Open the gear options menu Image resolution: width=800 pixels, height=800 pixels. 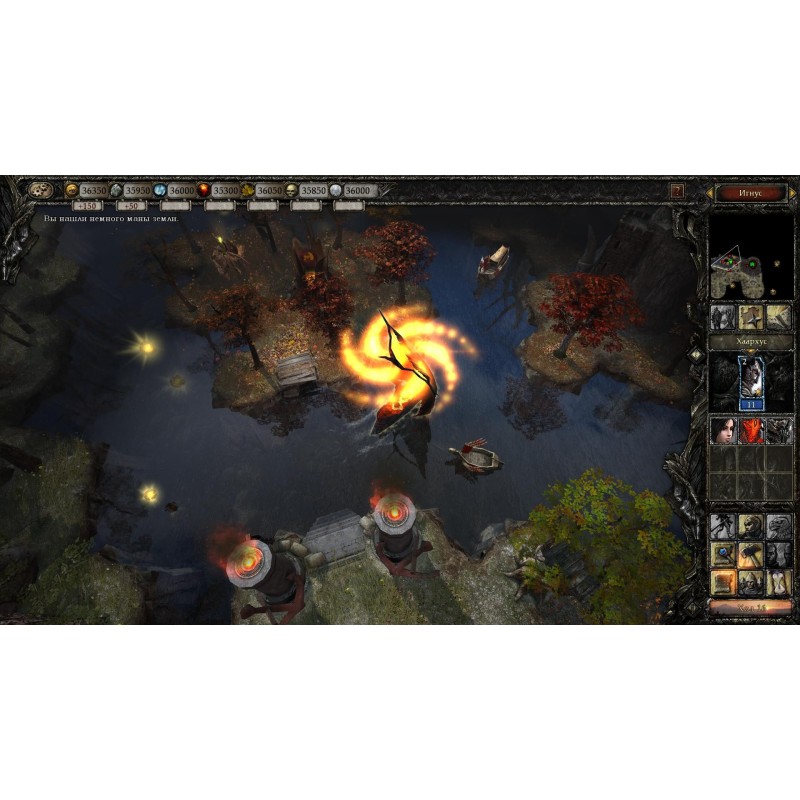tap(41, 190)
